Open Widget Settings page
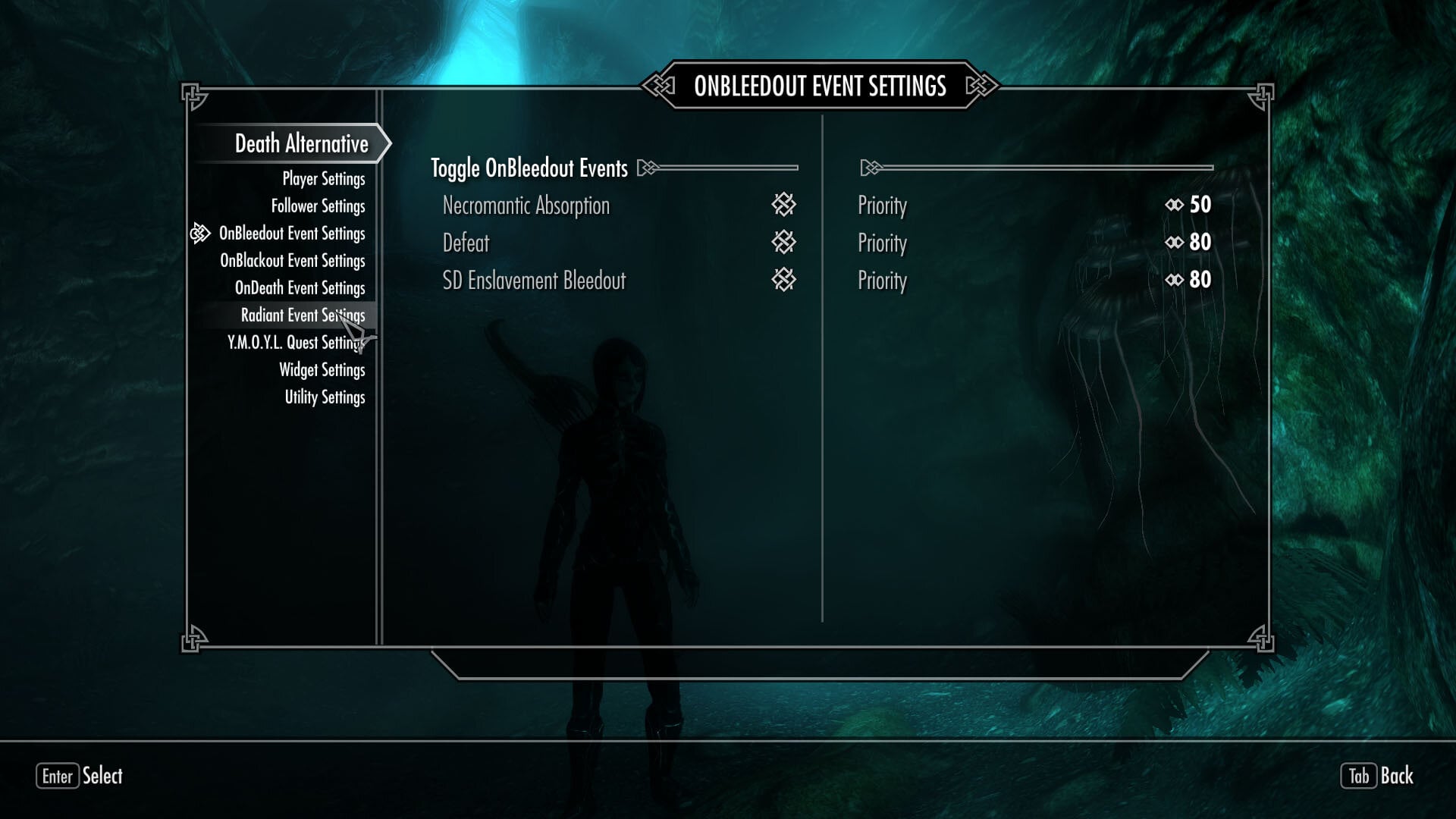1456x819 pixels. pos(322,370)
